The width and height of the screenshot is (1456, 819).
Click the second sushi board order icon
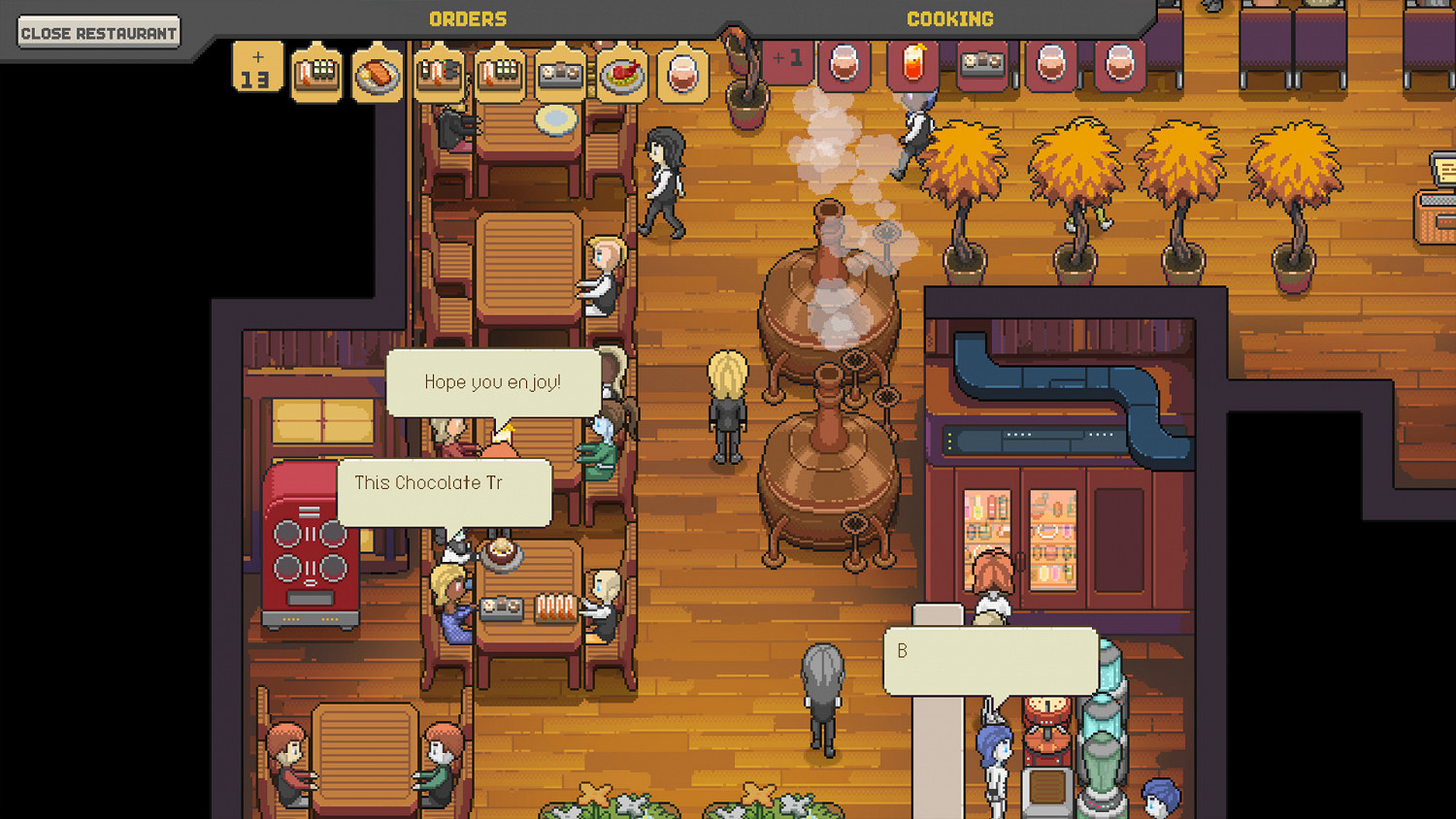click(438, 73)
